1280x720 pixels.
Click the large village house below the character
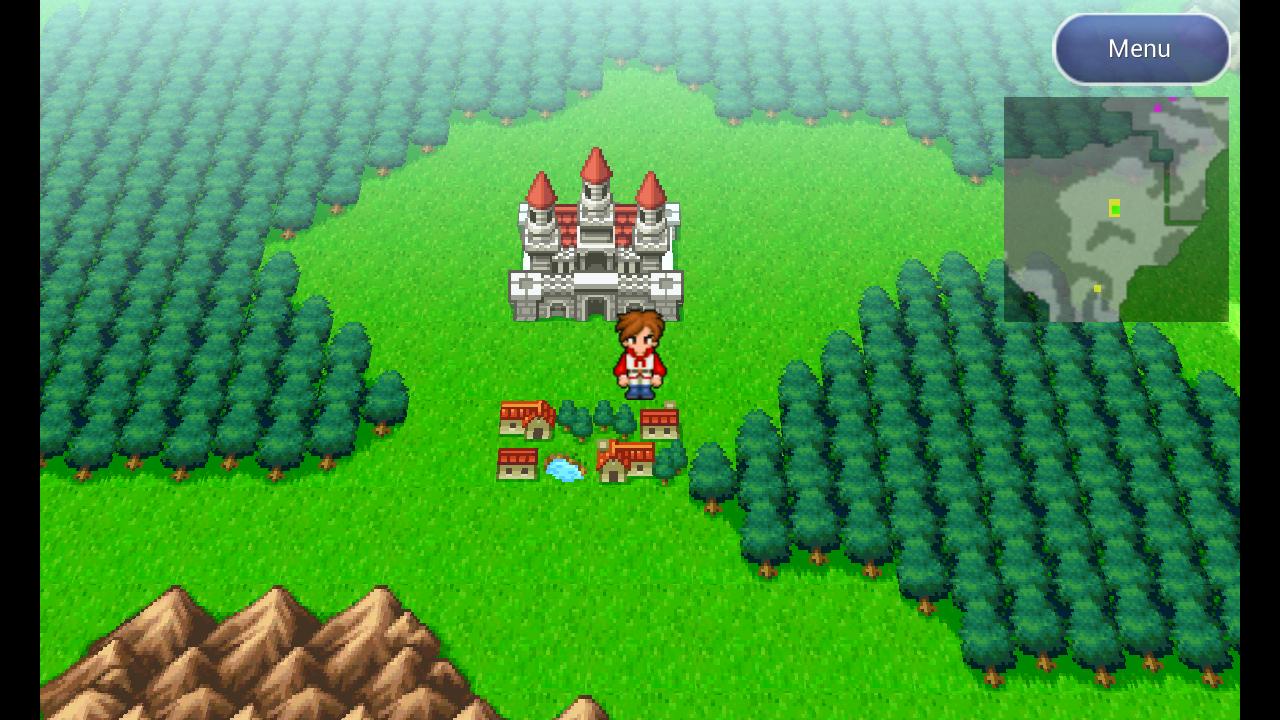(x=628, y=462)
